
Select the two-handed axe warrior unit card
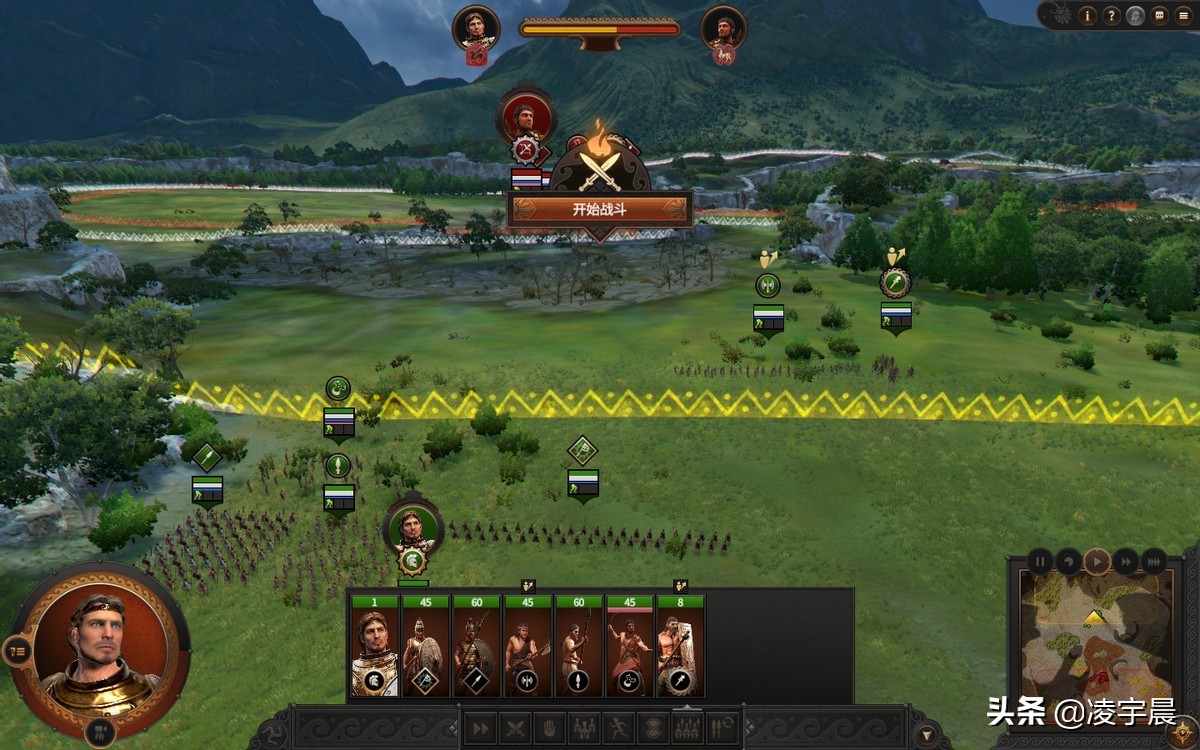click(528, 648)
